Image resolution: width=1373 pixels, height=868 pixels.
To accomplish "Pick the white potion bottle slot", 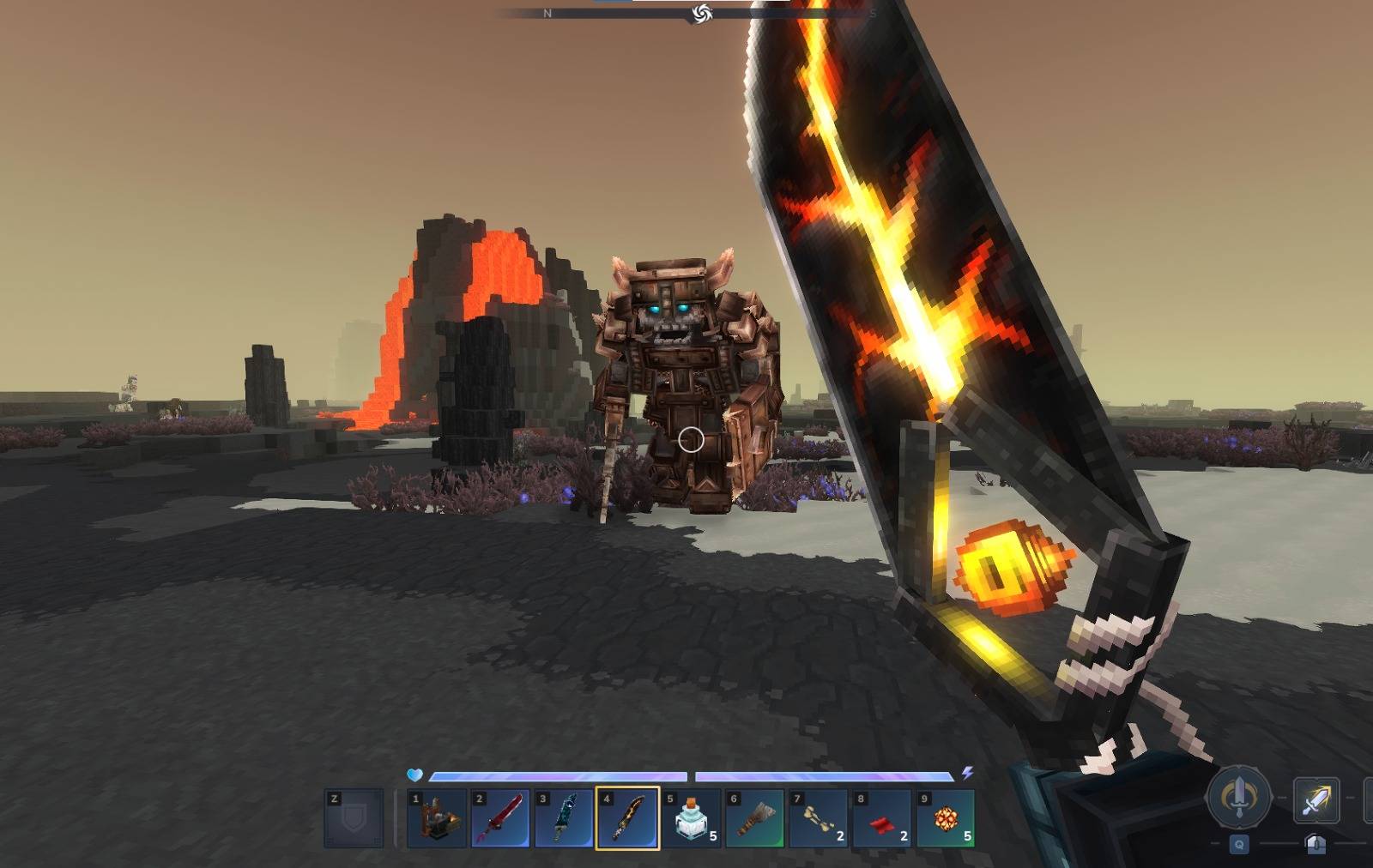I will pyautogui.click(x=691, y=818).
